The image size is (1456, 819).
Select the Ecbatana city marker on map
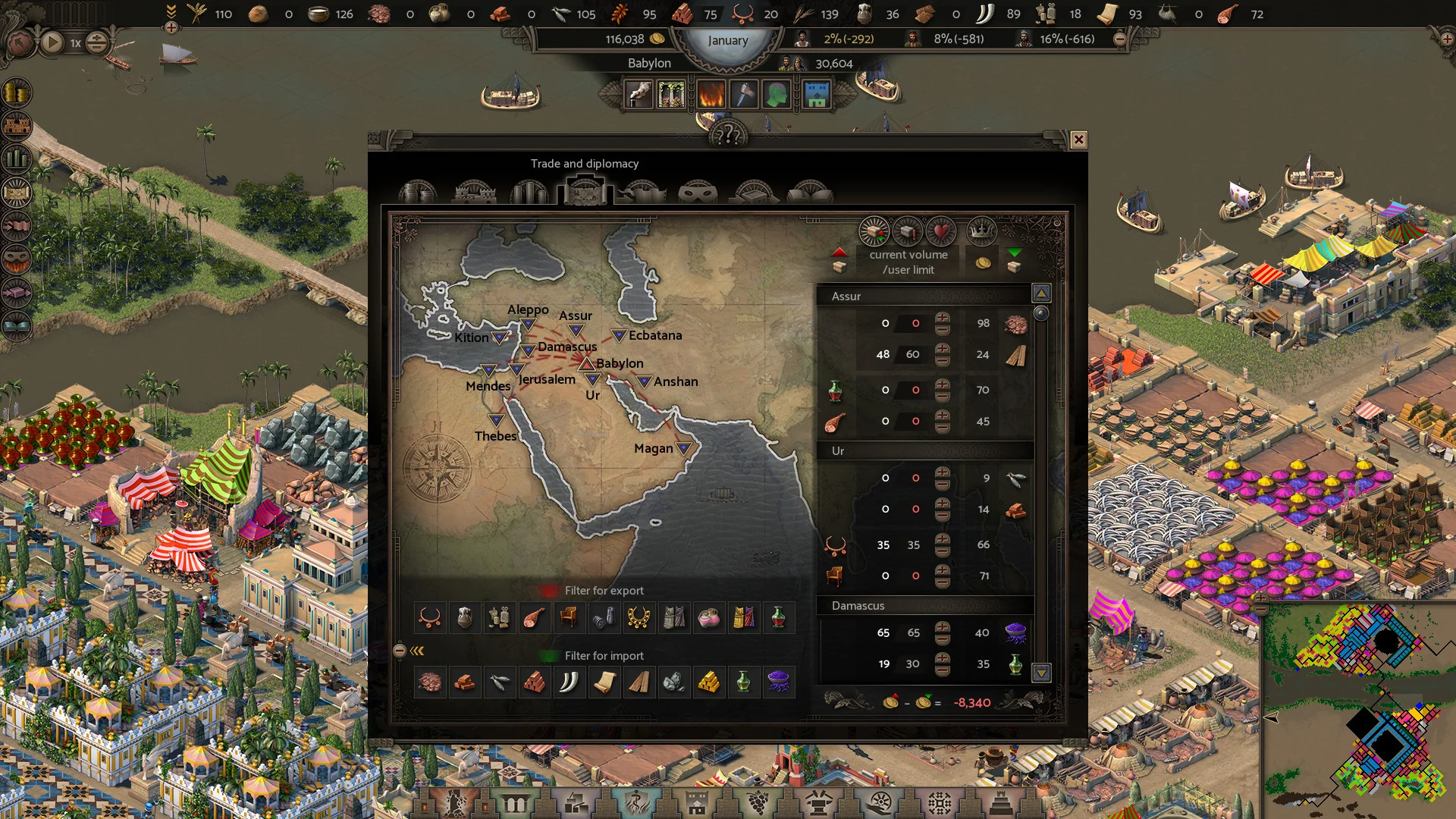tap(619, 335)
